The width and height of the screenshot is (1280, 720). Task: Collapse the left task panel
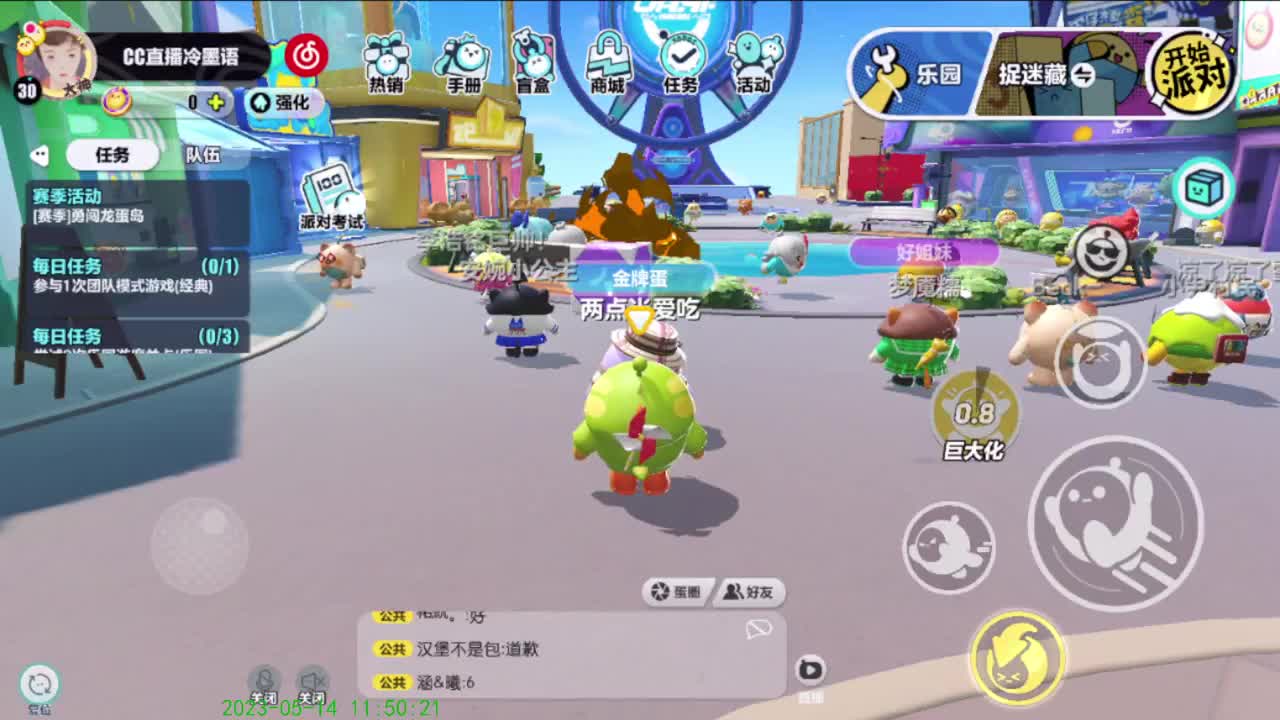39,154
